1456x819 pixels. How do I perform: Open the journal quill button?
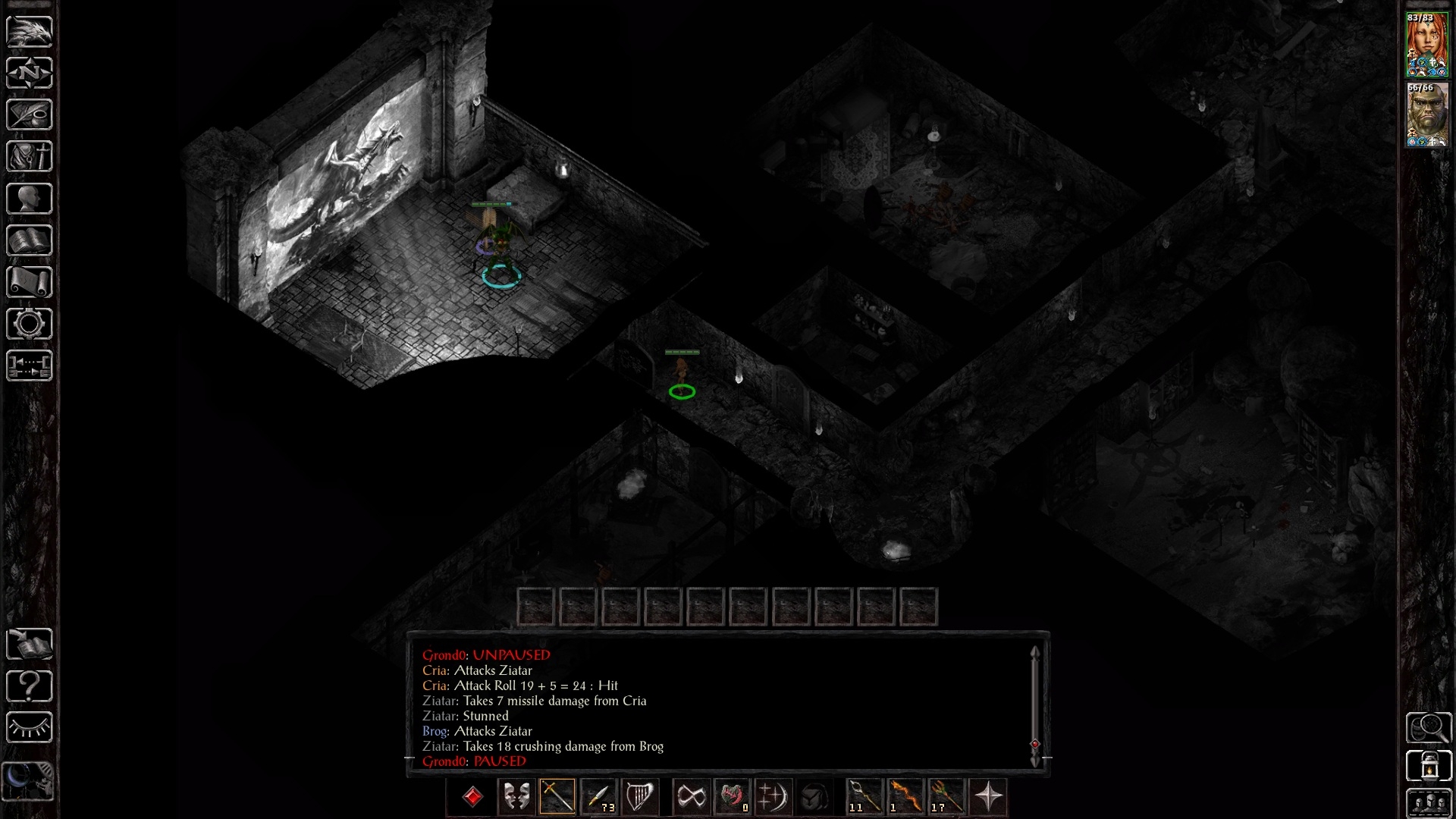click(x=30, y=115)
